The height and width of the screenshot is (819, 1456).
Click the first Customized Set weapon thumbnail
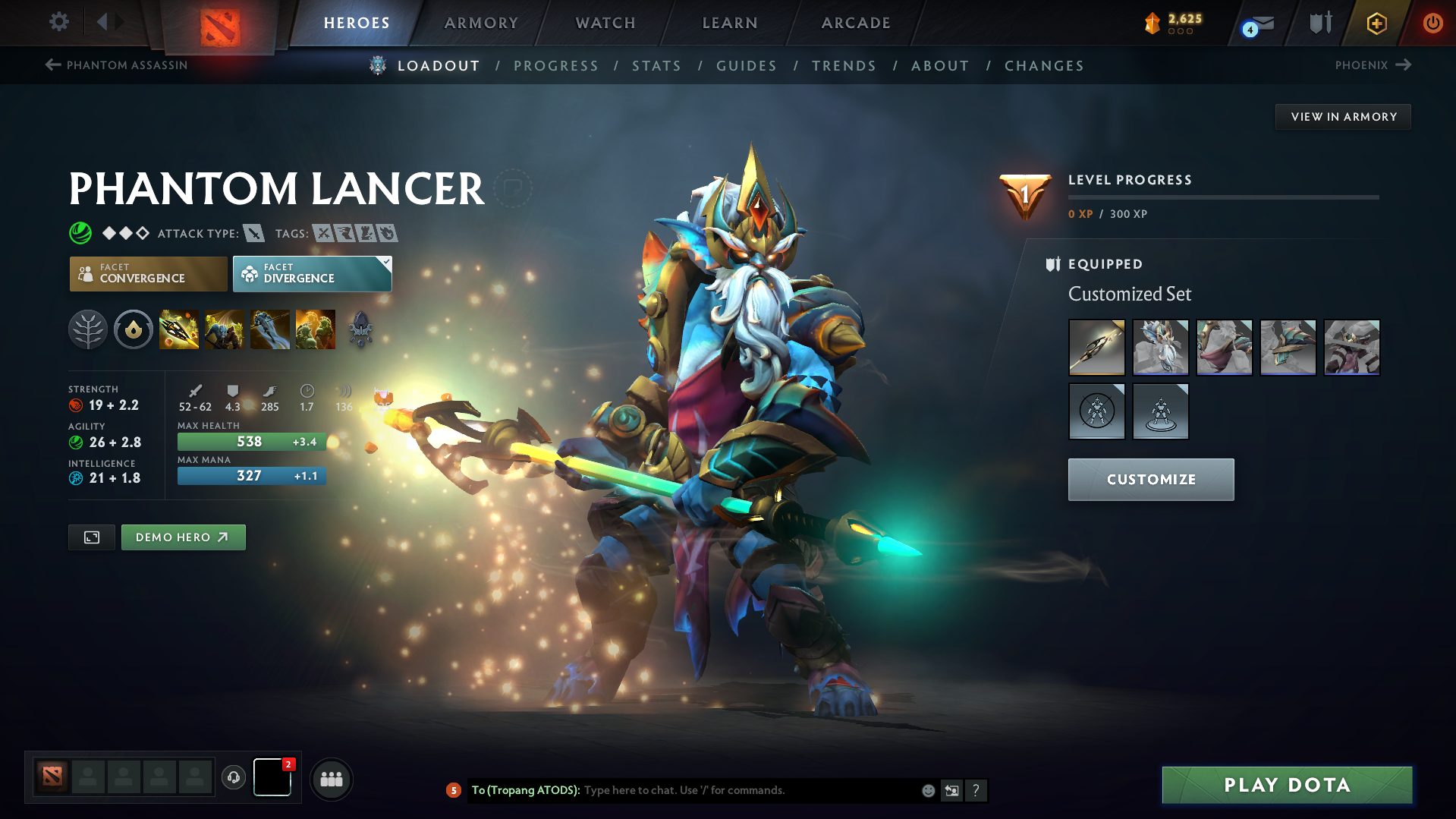1096,347
